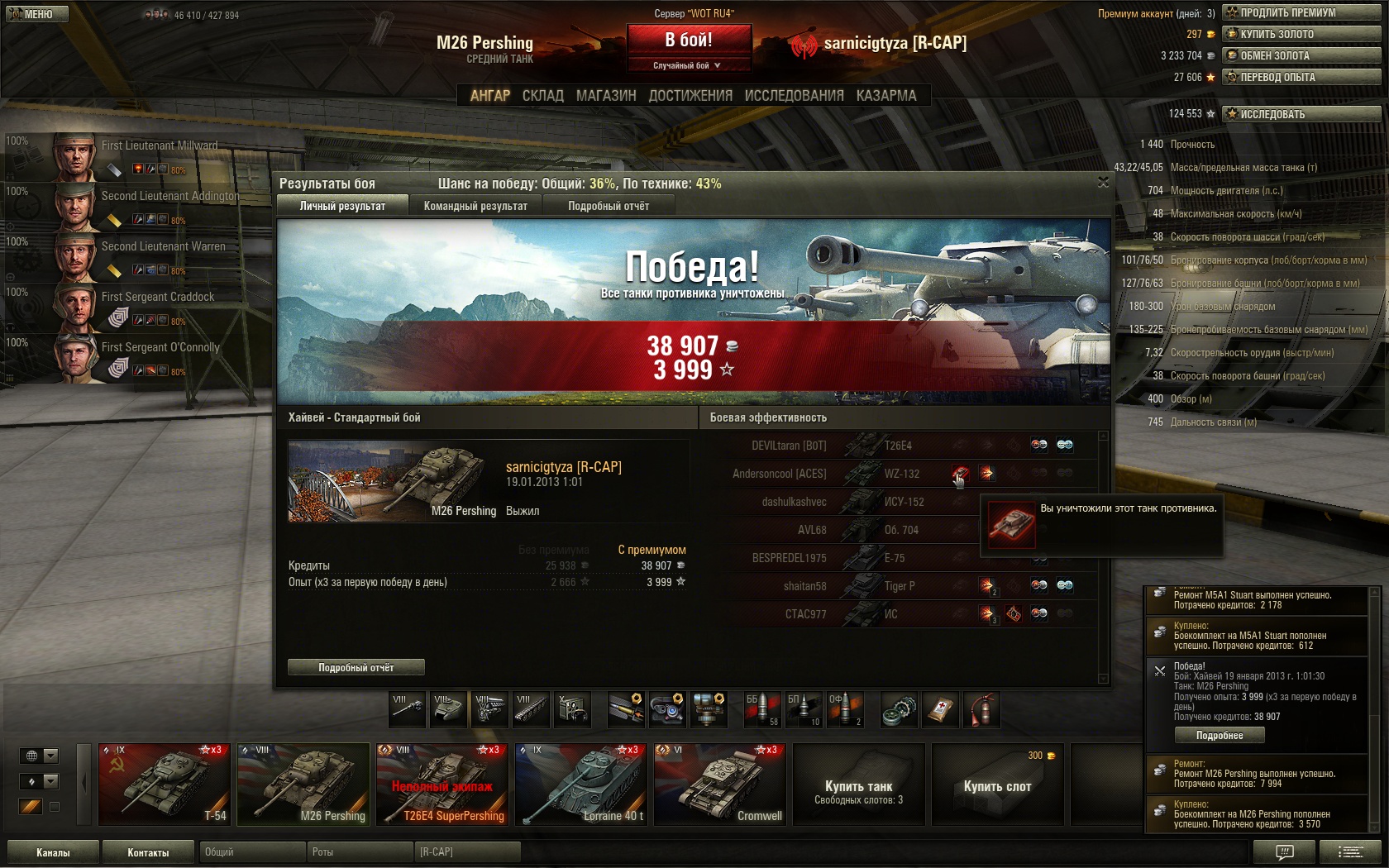Click КУПИТЬ ЗОЛОТО button
This screenshot has width=1389, height=868.
[x=1301, y=34]
